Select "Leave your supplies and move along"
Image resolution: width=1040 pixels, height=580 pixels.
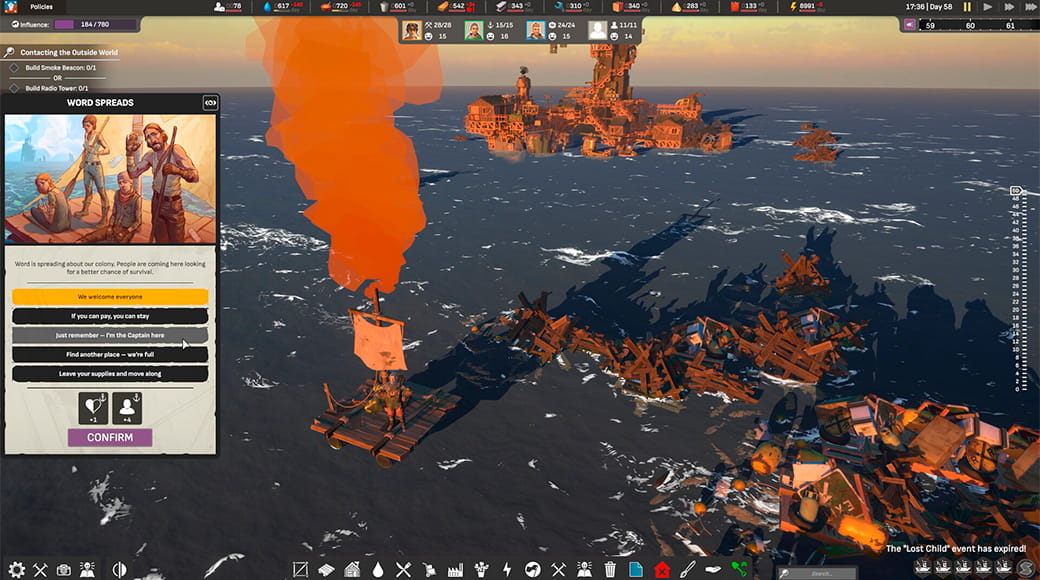pos(110,374)
